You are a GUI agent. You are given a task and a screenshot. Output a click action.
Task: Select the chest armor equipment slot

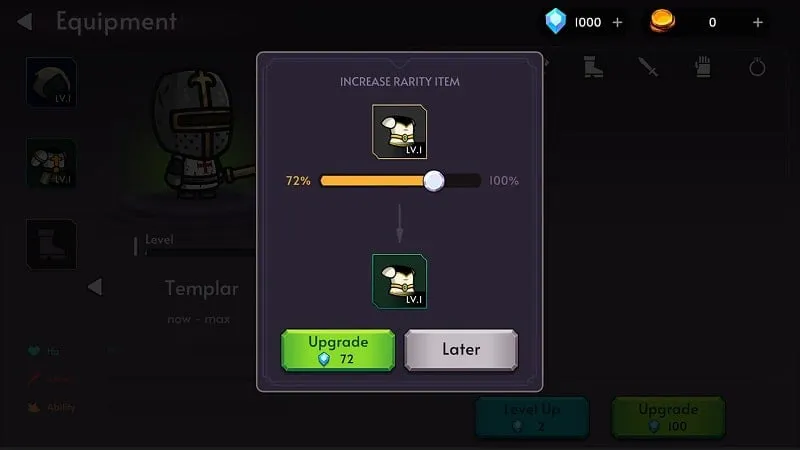point(51,163)
